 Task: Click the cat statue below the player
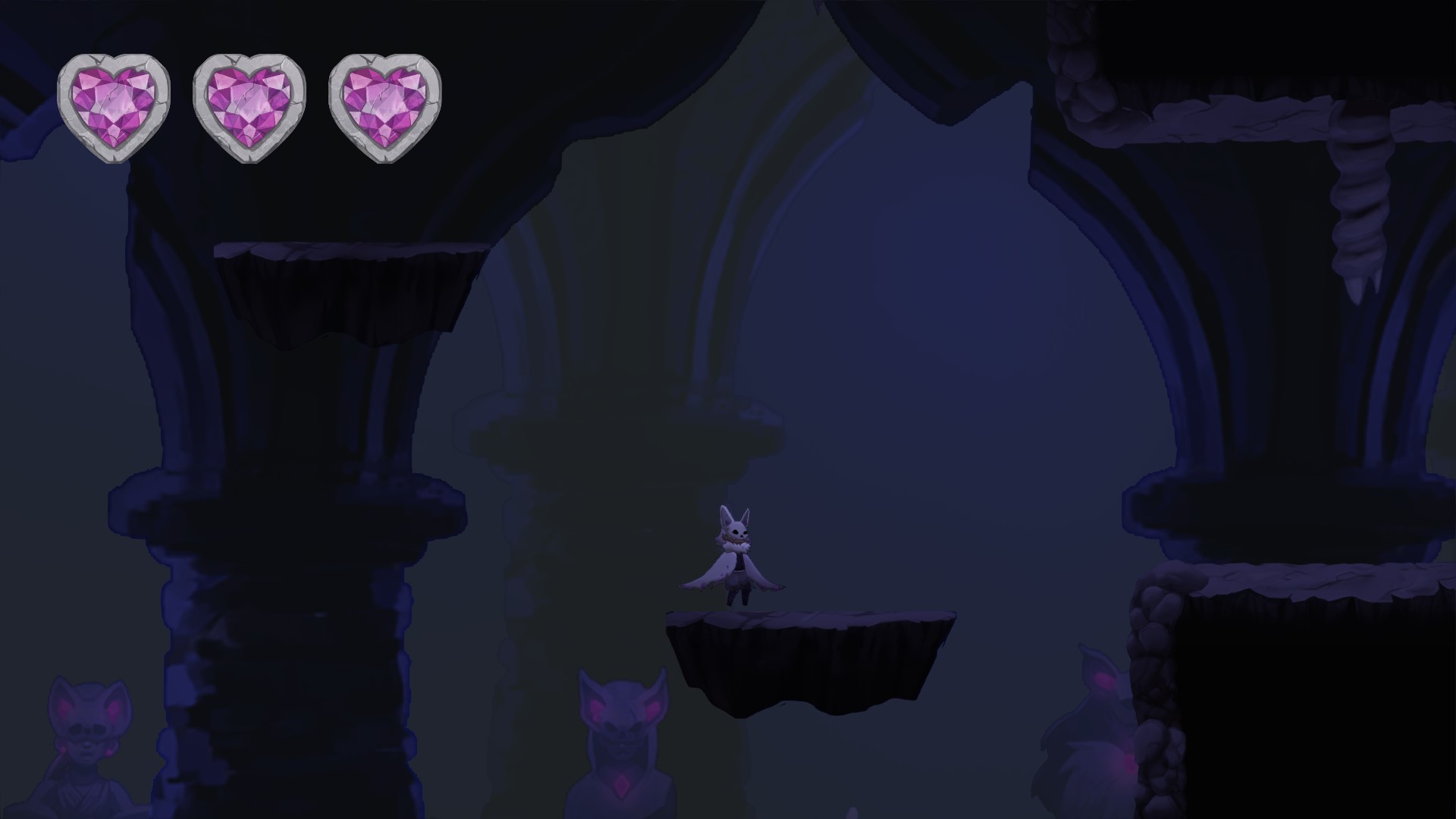point(622,728)
